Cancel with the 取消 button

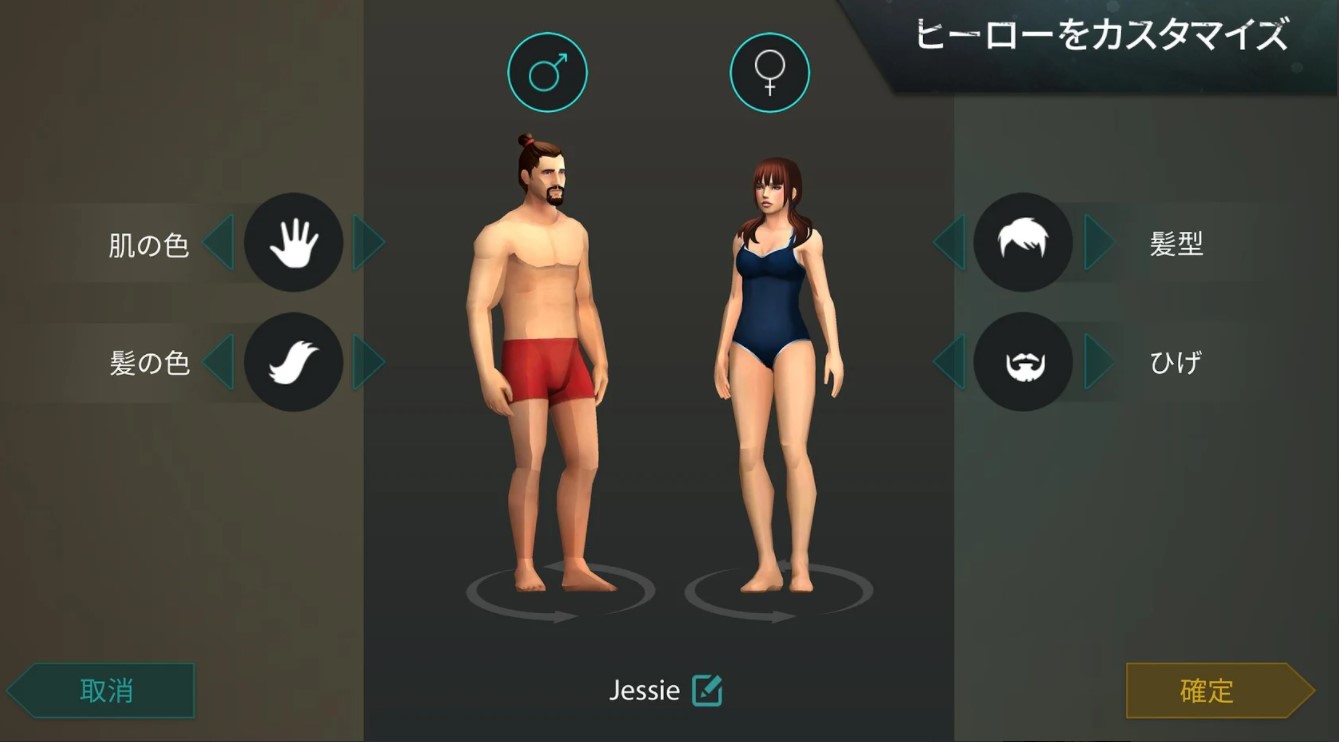pos(105,691)
